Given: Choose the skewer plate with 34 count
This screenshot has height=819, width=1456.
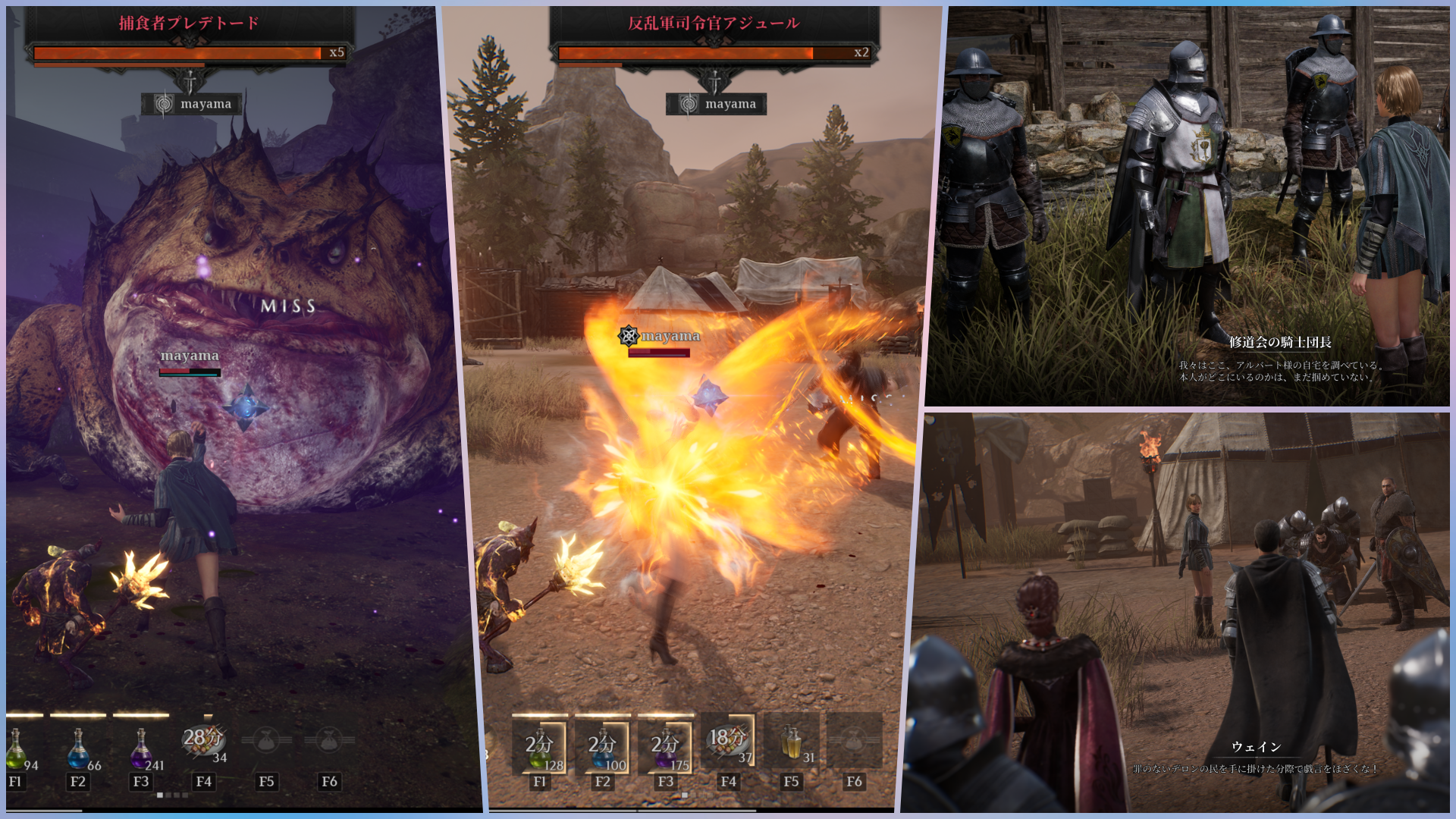Looking at the screenshot, I should 203,742.
